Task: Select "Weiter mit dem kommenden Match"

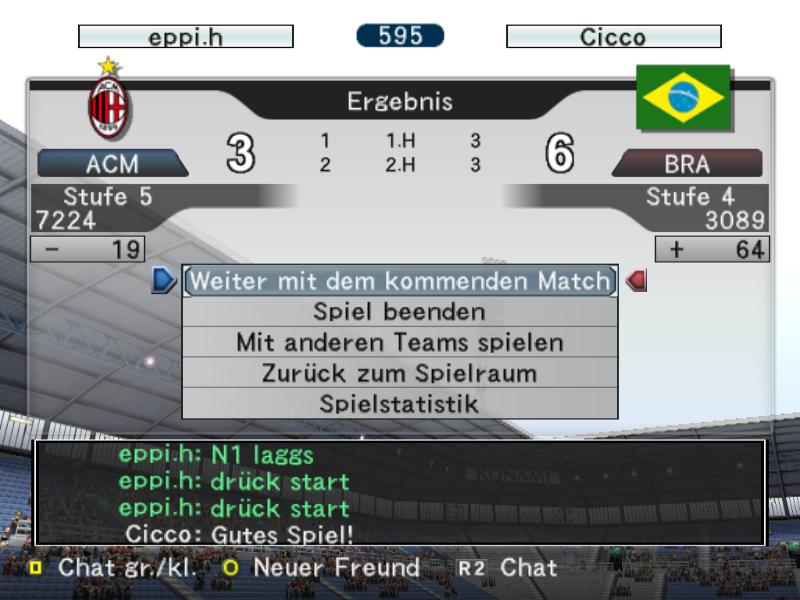Action: (399, 281)
